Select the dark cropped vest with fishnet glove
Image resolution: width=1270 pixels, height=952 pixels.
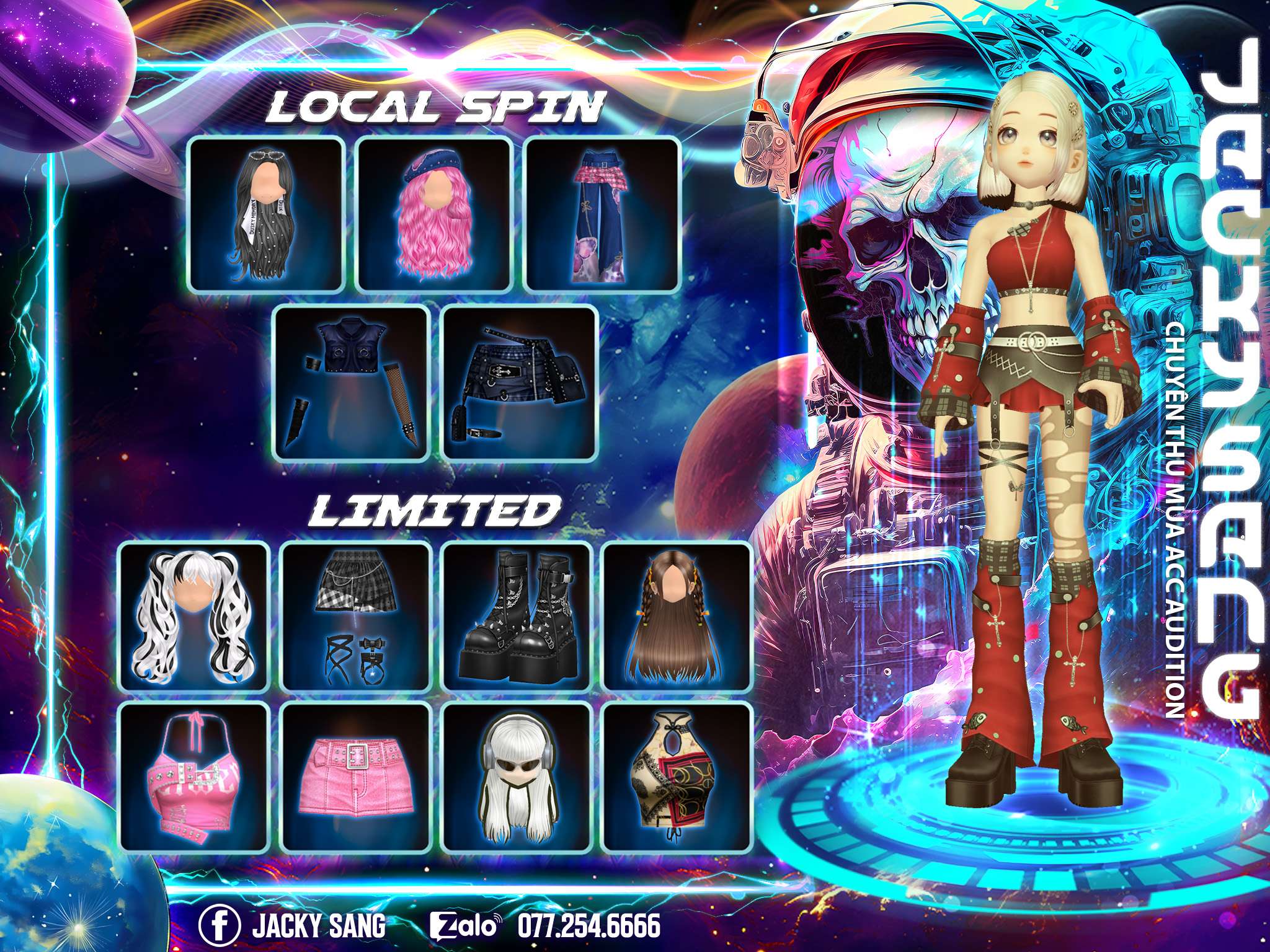click(x=352, y=382)
